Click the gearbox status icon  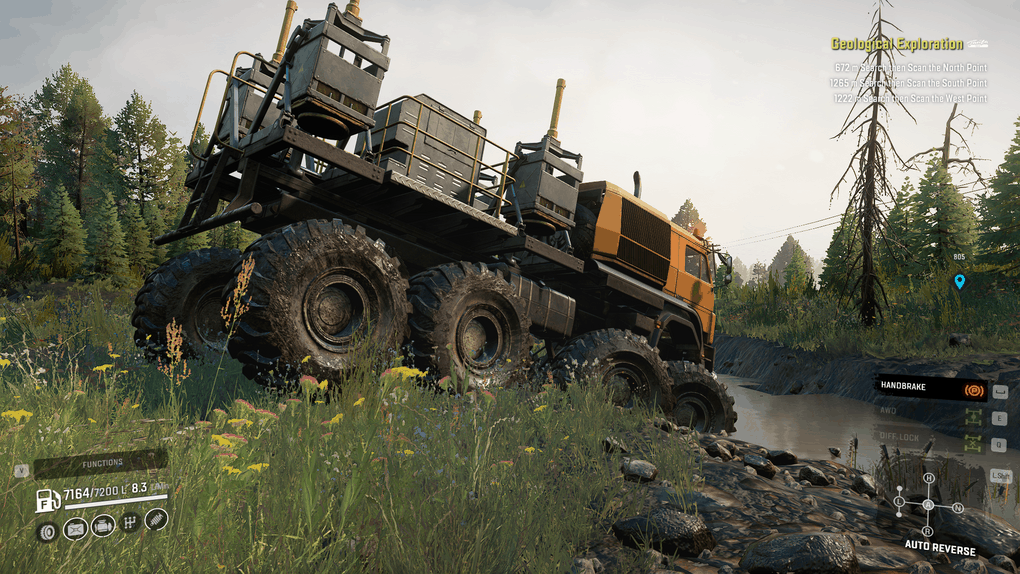coord(130,521)
